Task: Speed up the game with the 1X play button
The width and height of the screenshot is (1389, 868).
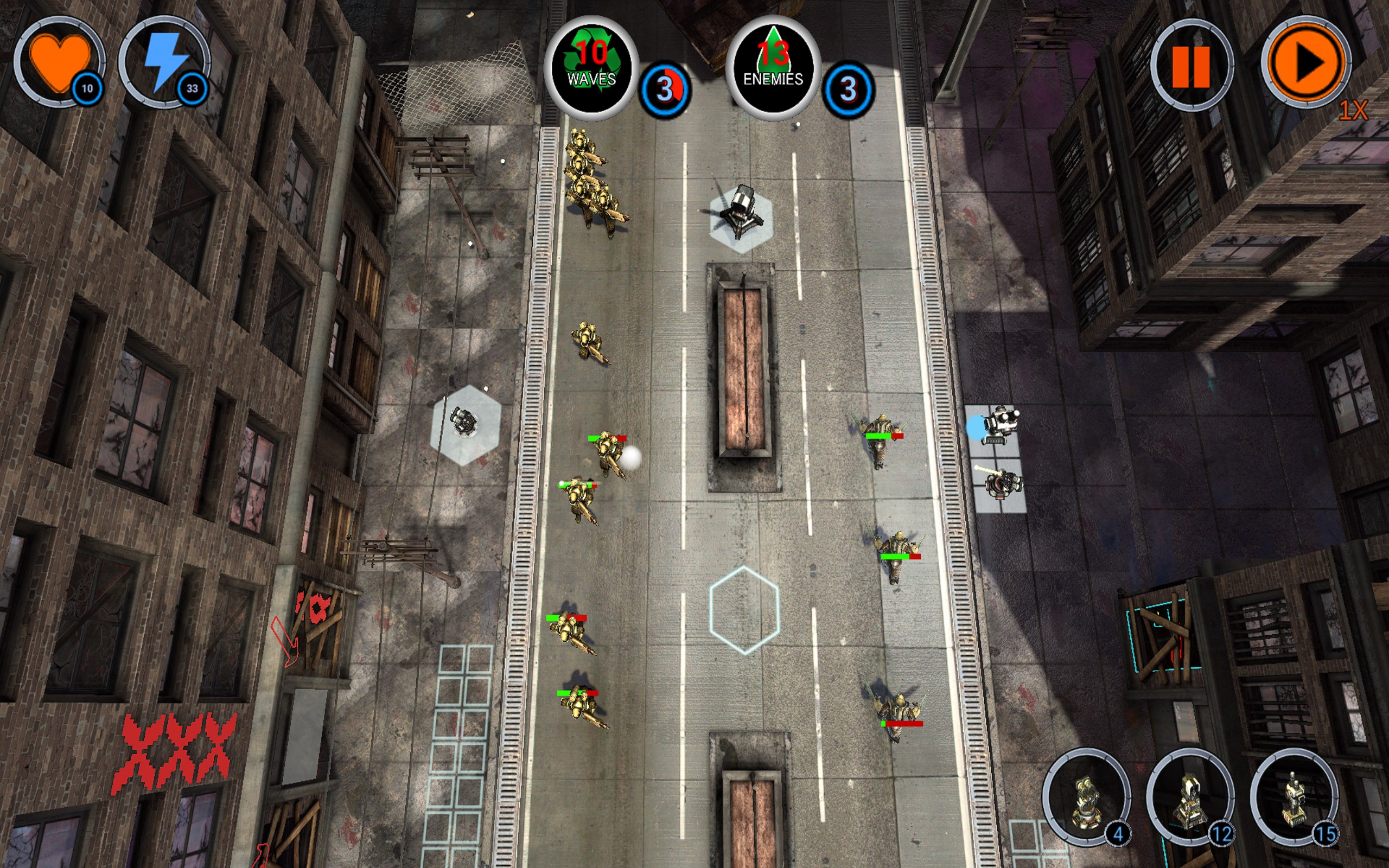Action: [x=1306, y=62]
